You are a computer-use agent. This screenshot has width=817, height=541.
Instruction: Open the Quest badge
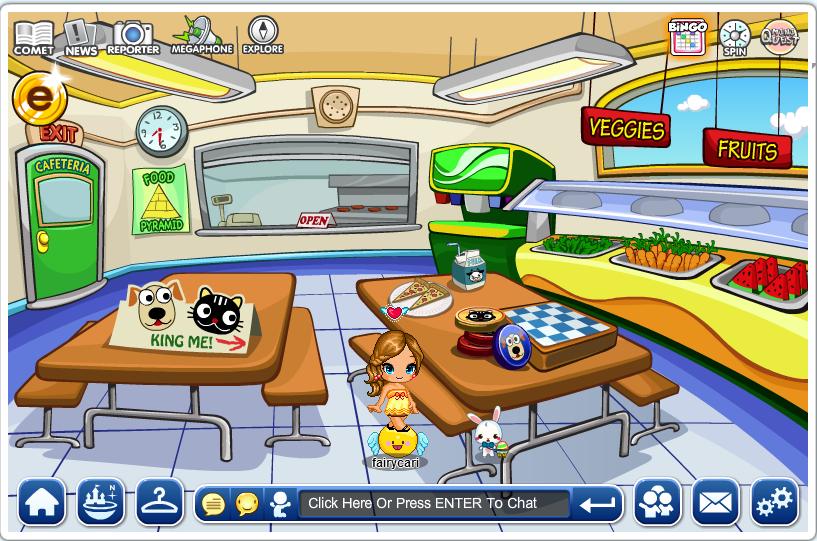click(x=779, y=37)
